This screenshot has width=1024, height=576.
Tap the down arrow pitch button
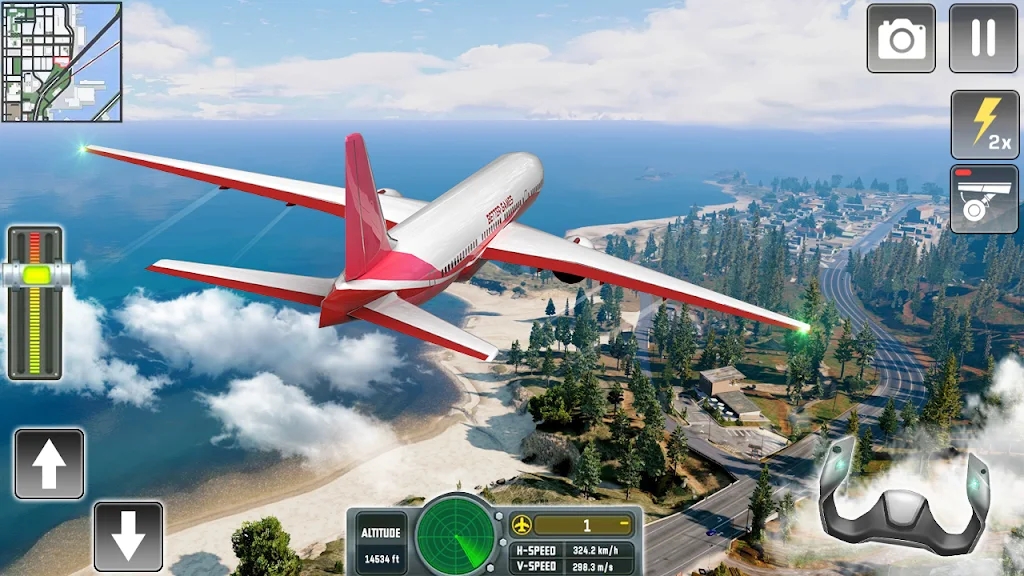129,537
